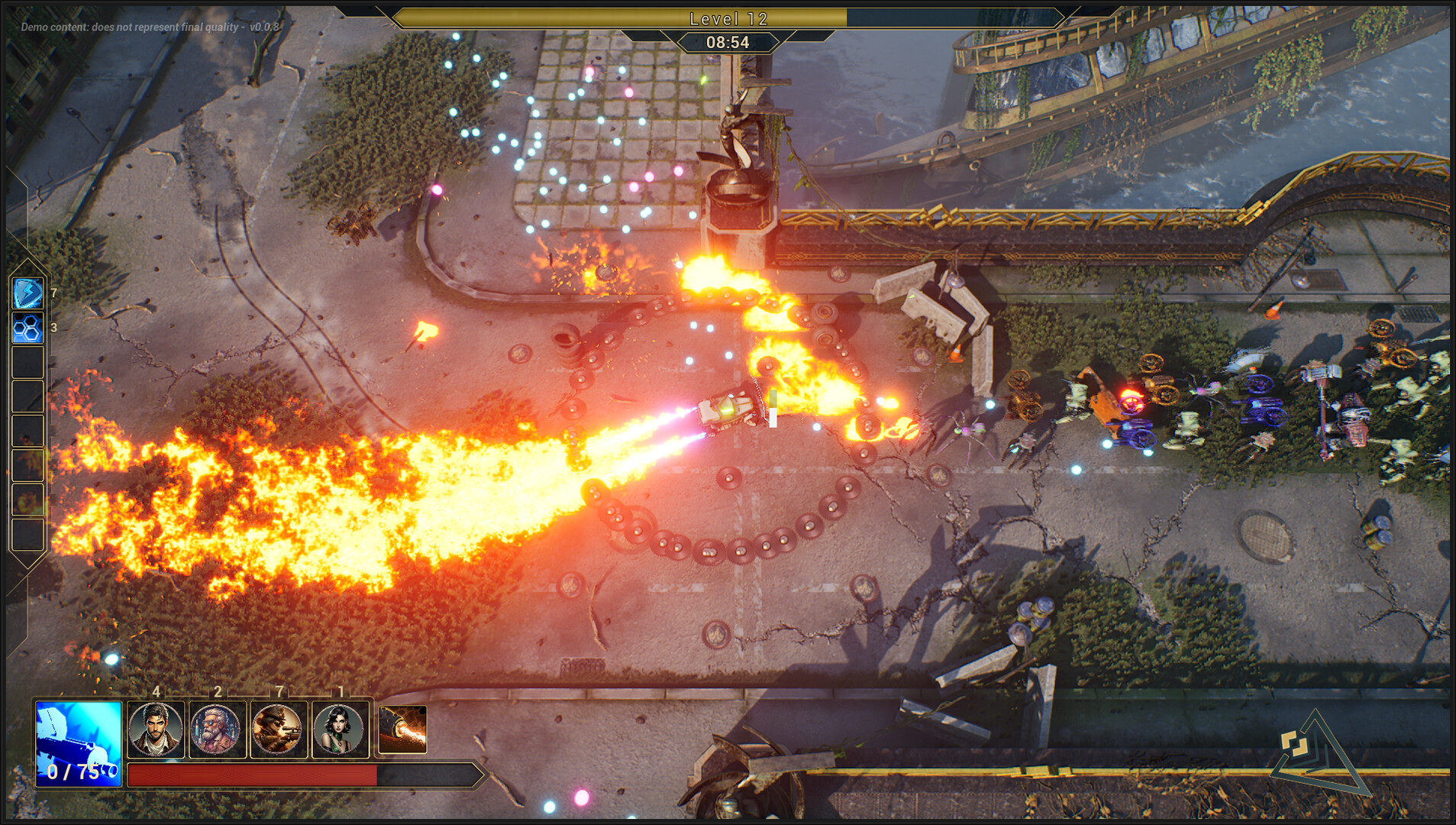Activate the lightning shield ability icon
The image size is (1456, 825).
[27, 294]
